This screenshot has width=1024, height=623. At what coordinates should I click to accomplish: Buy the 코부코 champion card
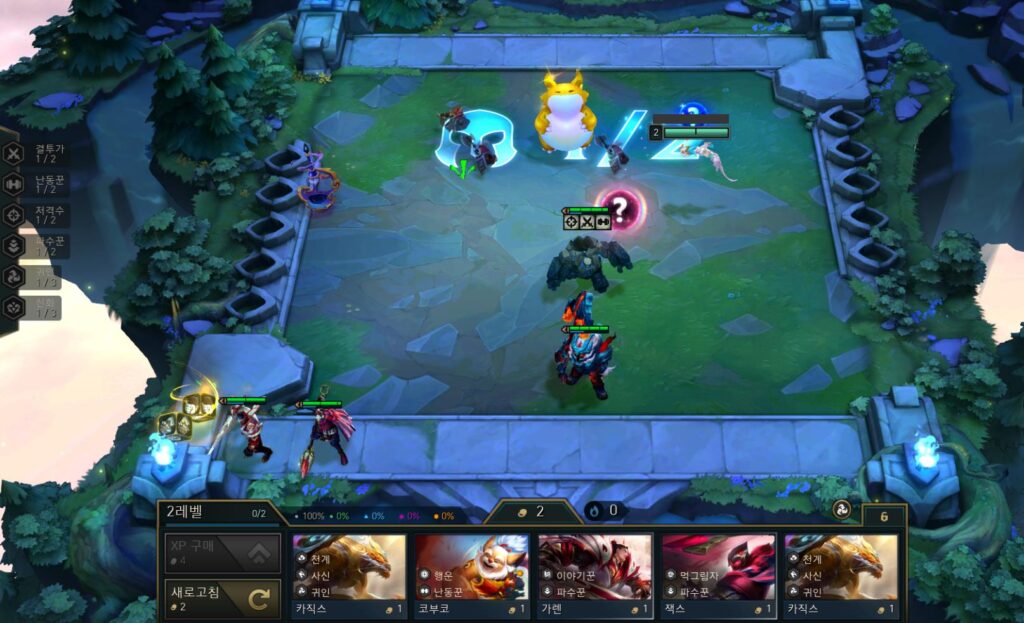pyautogui.click(x=471, y=576)
